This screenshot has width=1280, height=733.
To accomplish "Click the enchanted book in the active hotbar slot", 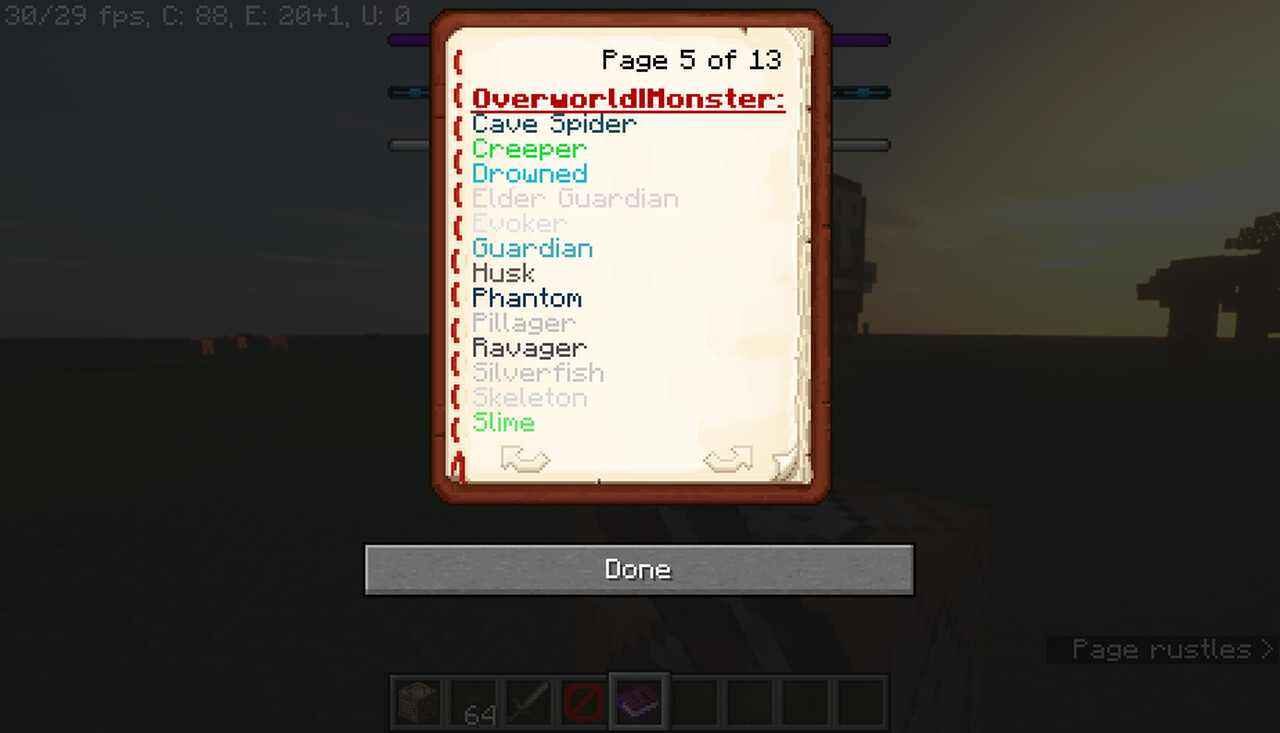I will pos(639,699).
